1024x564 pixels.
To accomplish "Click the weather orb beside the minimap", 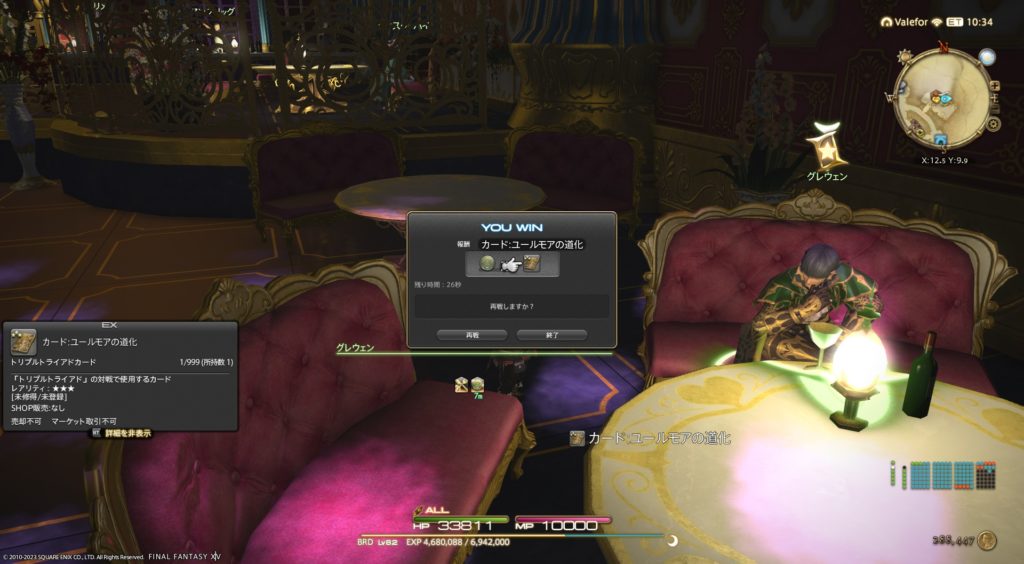I will coord(987,56).
